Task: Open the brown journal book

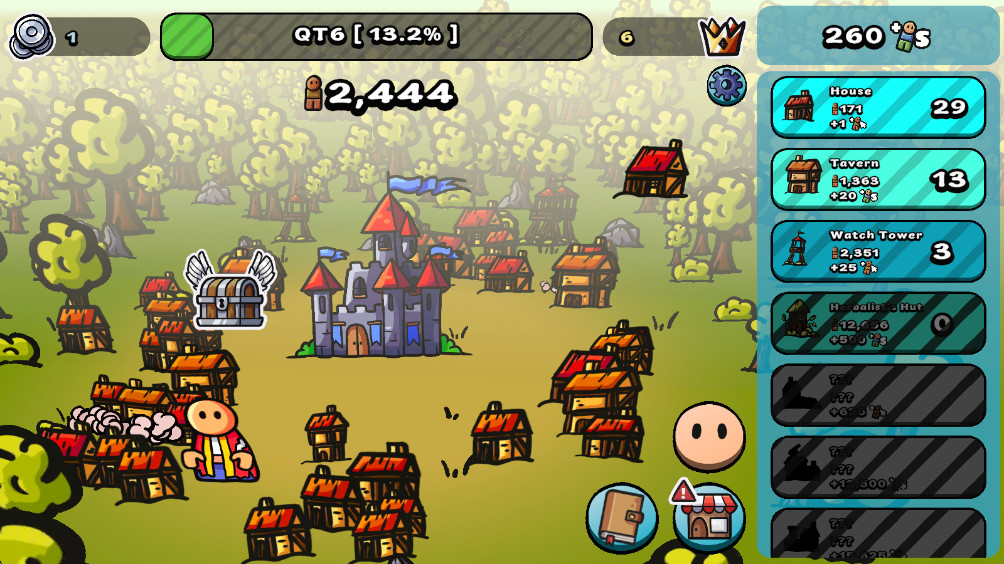Action: click(x=621, y=517)
